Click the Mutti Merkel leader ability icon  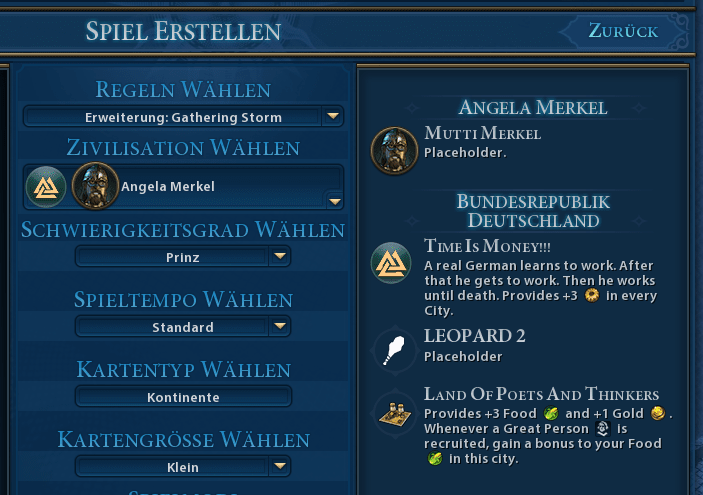click(394, 149)
